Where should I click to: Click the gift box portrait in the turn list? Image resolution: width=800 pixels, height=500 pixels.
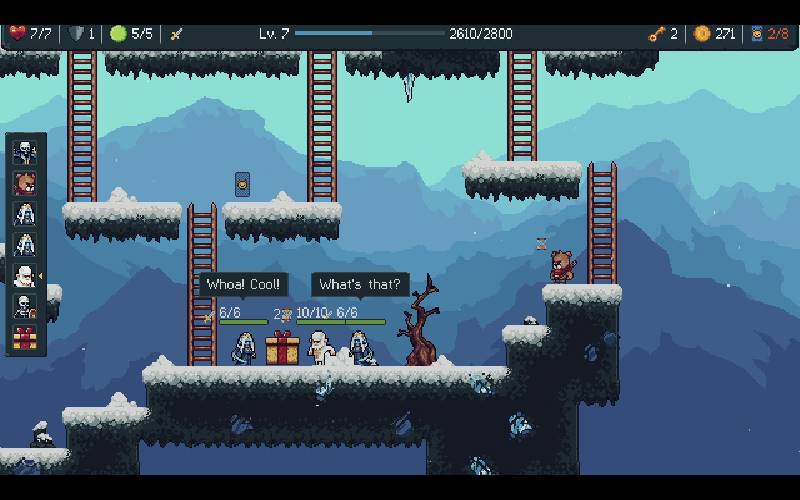pyautogui.click(x=25, y=338)
